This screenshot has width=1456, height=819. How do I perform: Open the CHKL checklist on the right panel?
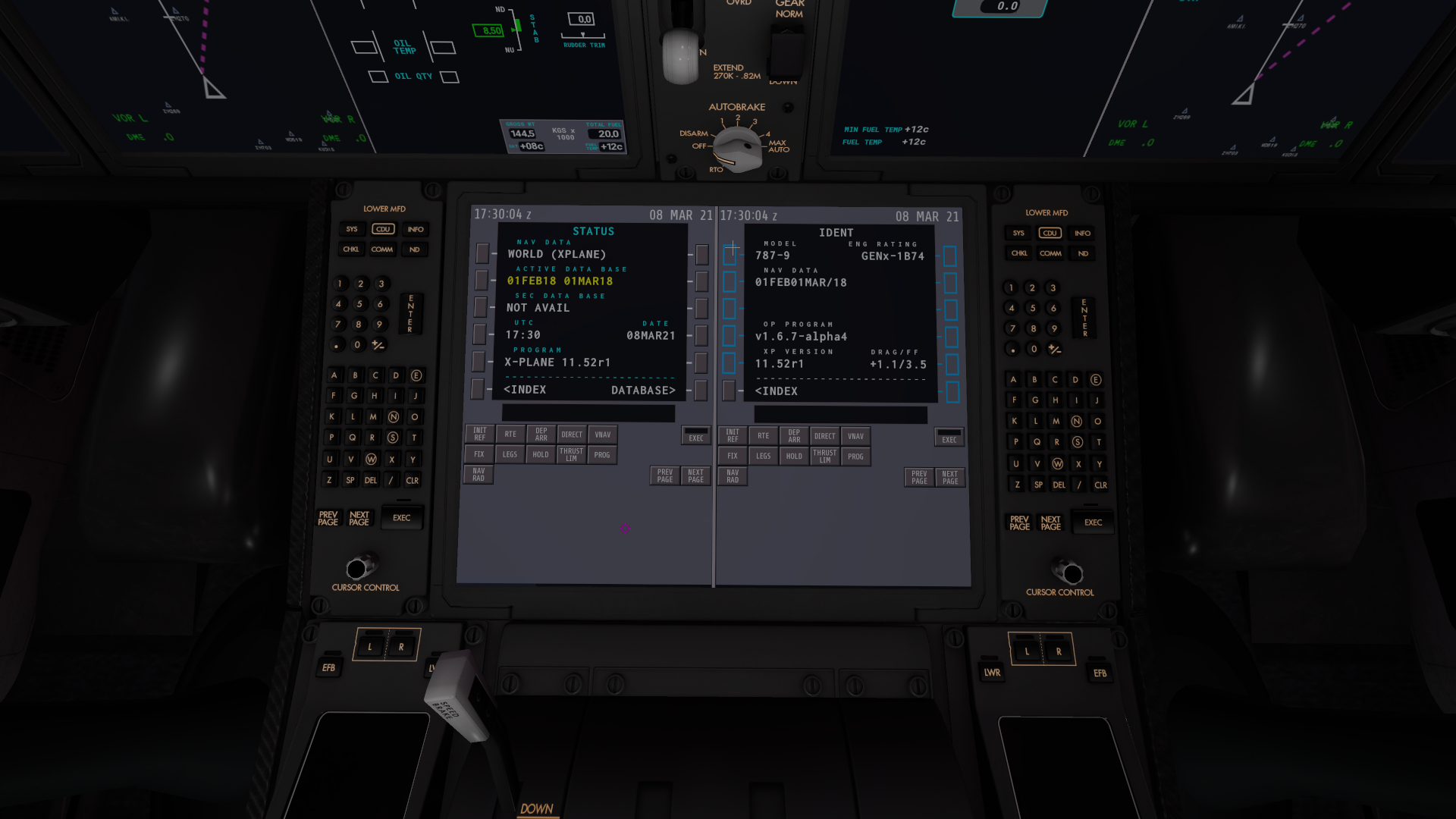[x=1018, y=253]
